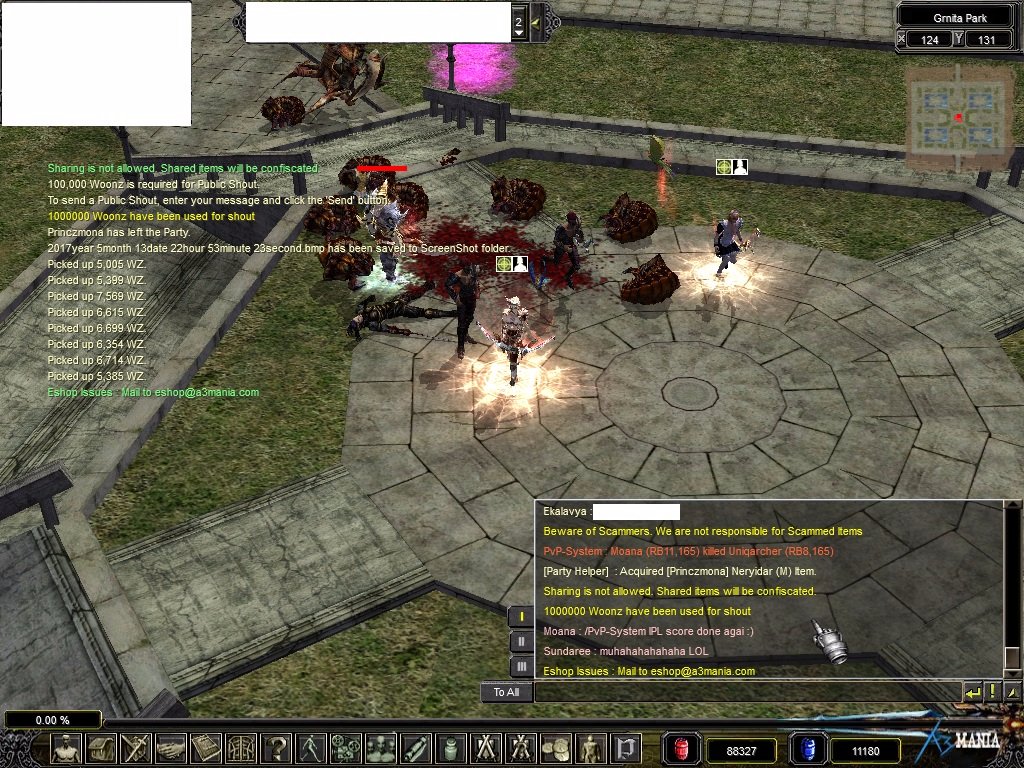Click the red health potion slot
This screenshot has width=1024, height=768.
tap(679, 749)
